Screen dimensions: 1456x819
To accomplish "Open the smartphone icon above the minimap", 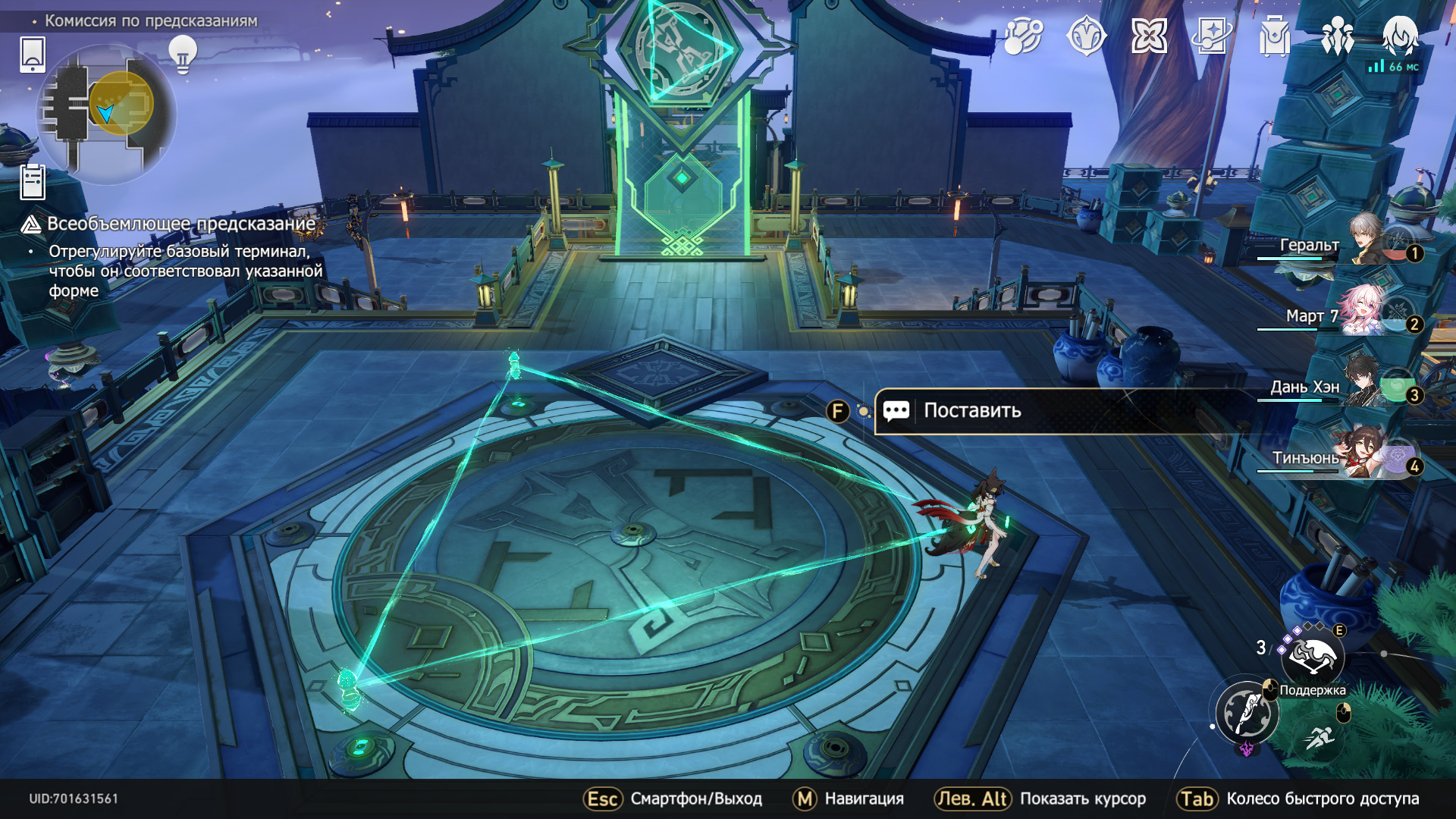I will point(33,55).
